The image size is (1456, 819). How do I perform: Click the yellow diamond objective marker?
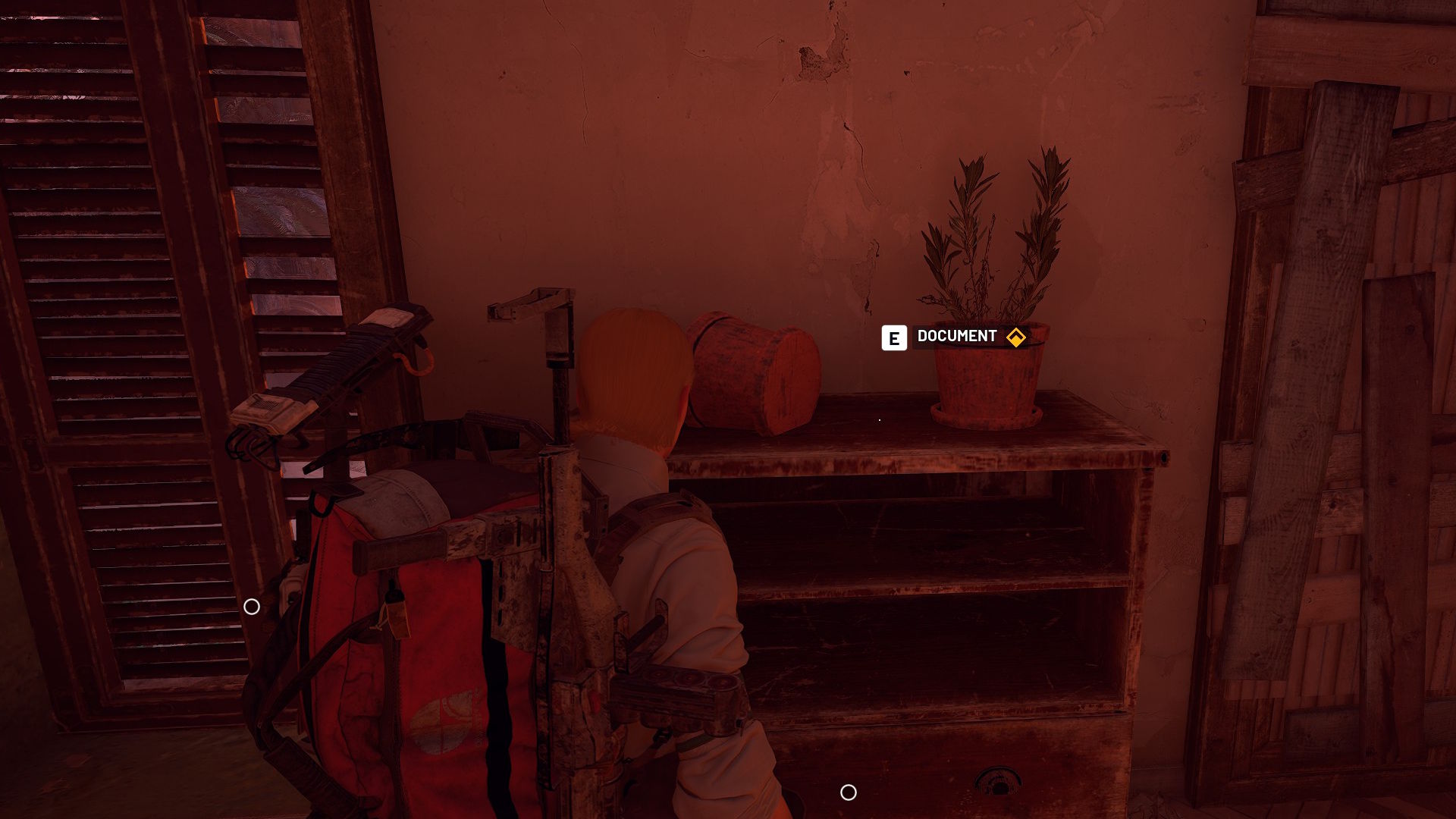pos(1015,337)
